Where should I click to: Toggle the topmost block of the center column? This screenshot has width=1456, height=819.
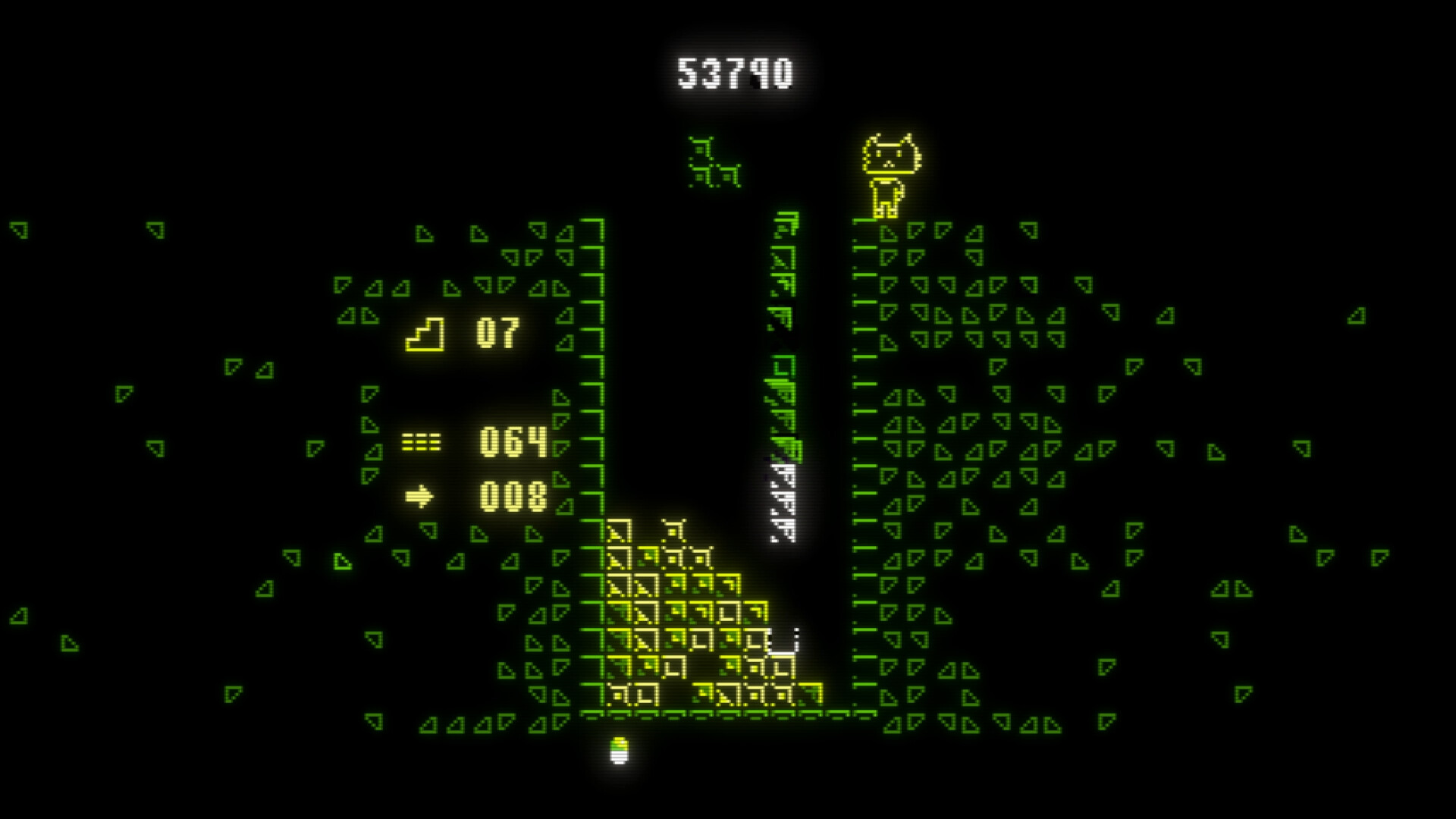(x=785, y=224)
